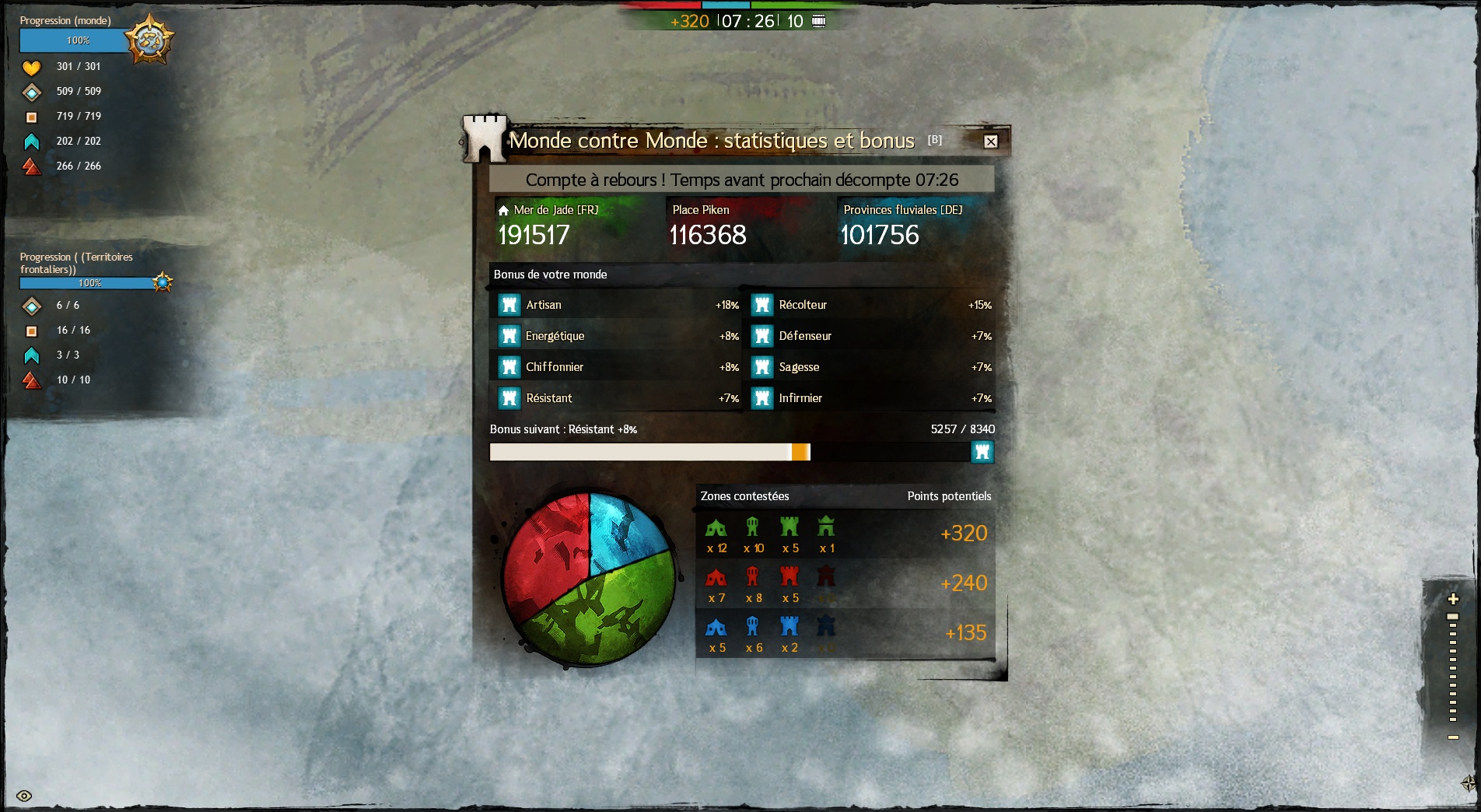Select the Récolteur world bonus row
Viewport: 1481px width, 812px height.
pos(871,305)
